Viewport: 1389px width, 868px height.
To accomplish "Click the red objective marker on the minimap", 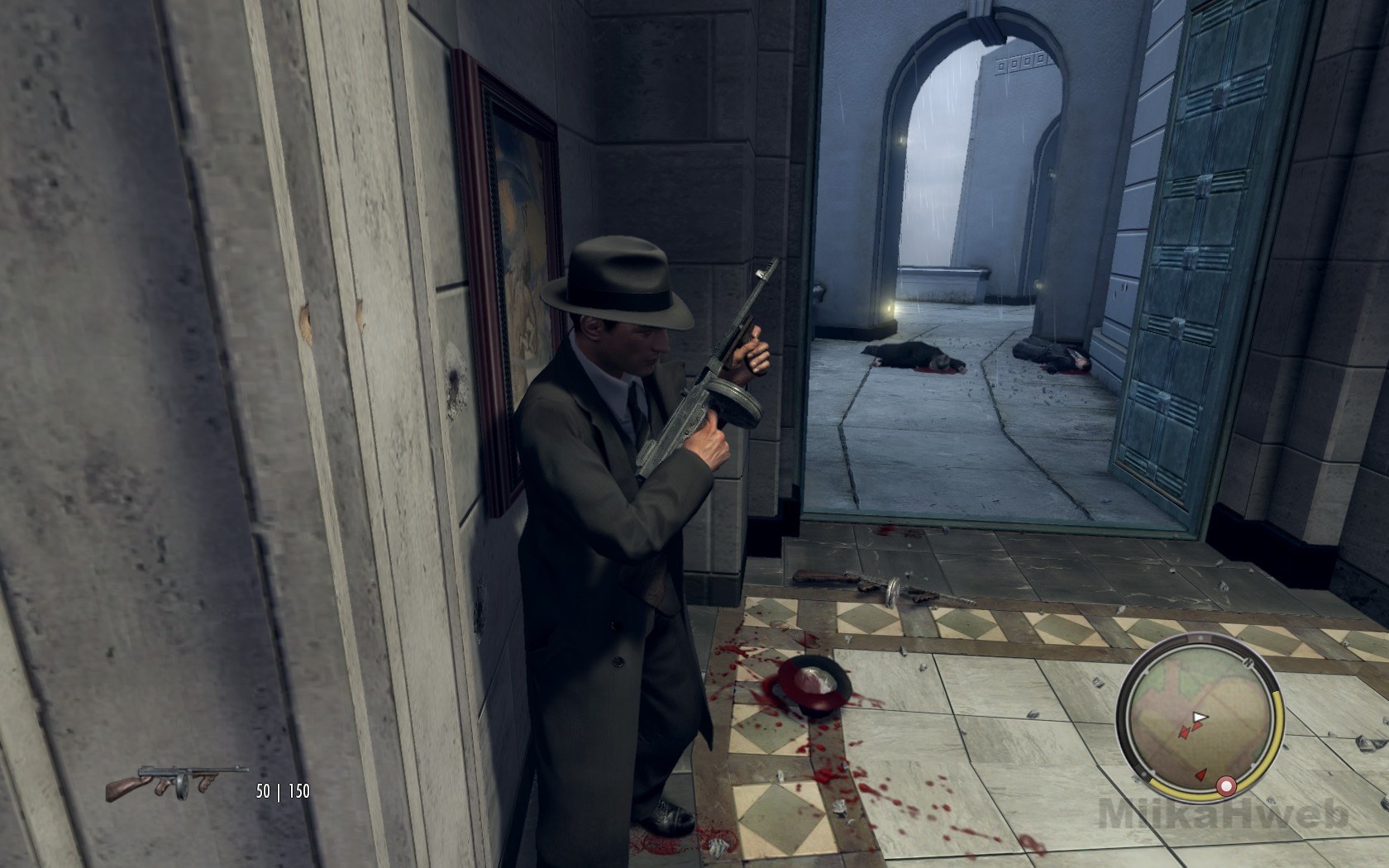I will [x=1227, y=784].
